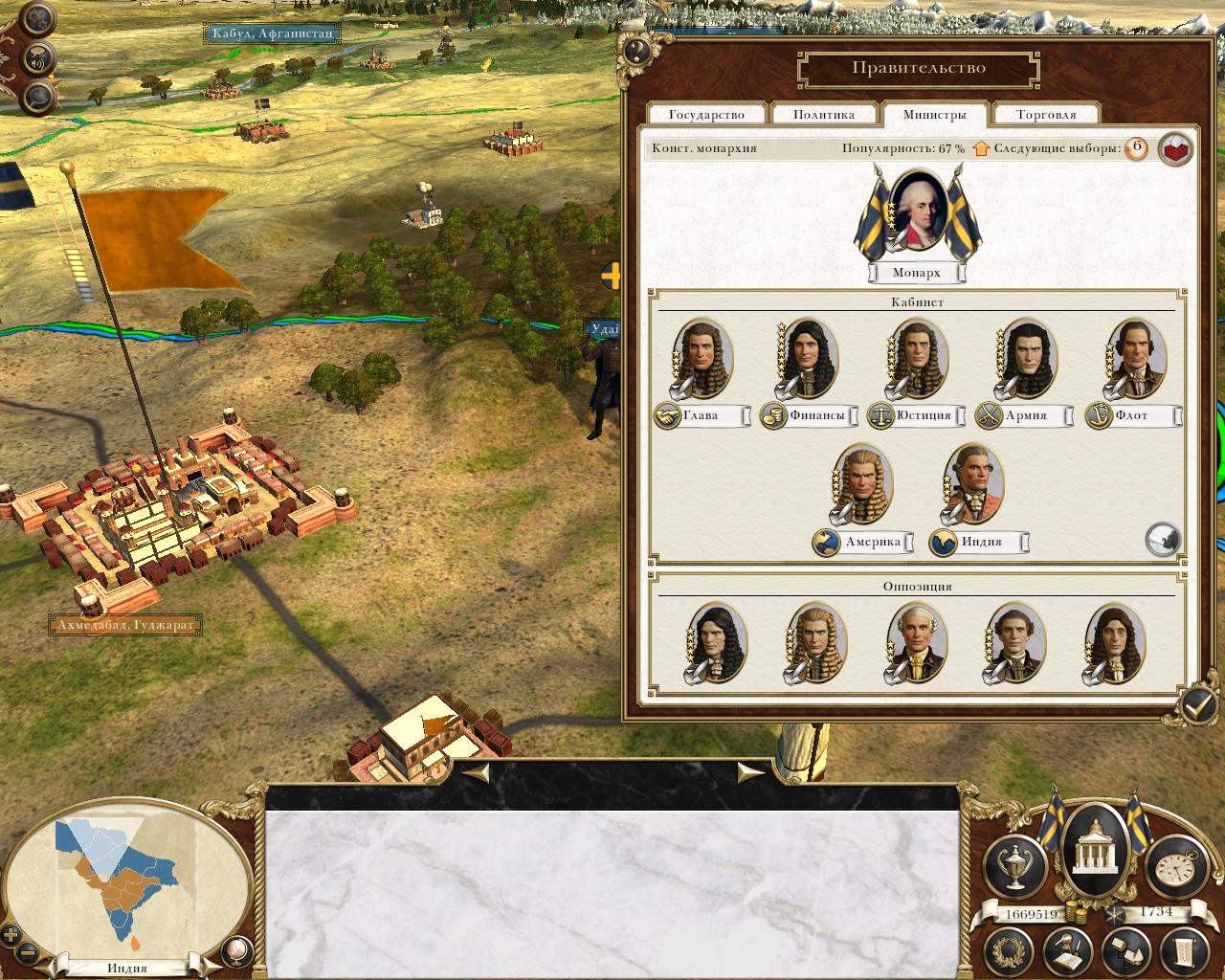1225x980 pixels.
Task: Select the Флот minister portrait
Action: click(x=1133, y=360)
